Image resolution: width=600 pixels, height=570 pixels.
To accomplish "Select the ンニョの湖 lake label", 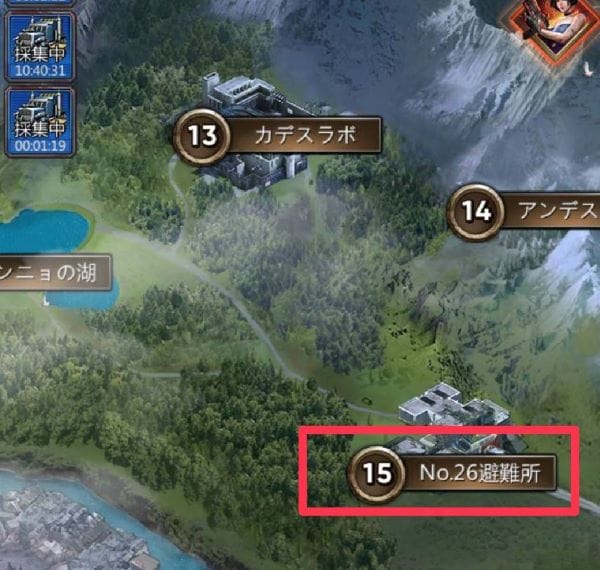I will [x=50, y=271].
